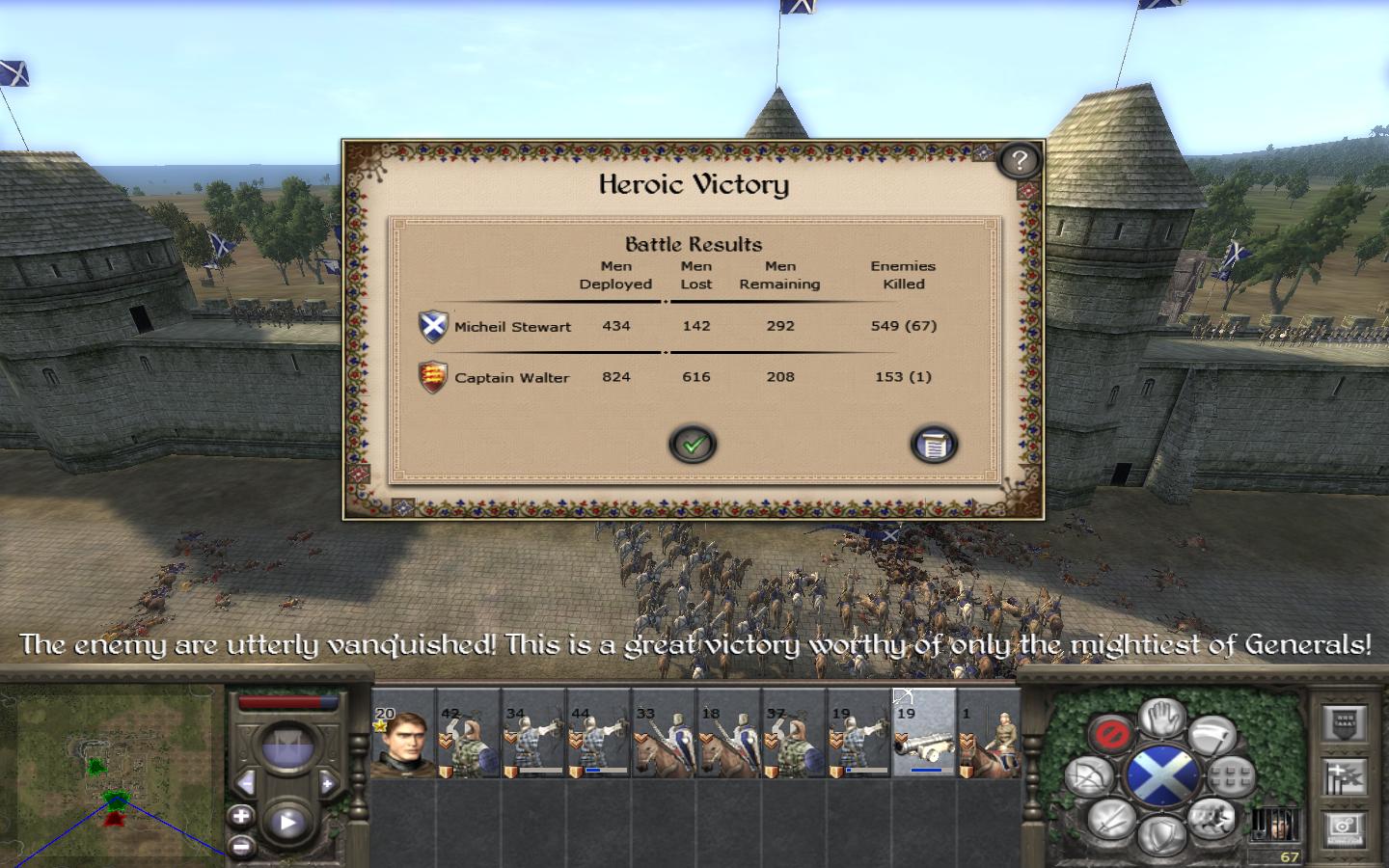Click the running-figure run toggle button
1389x868 pixels.
pos(1212,820)
